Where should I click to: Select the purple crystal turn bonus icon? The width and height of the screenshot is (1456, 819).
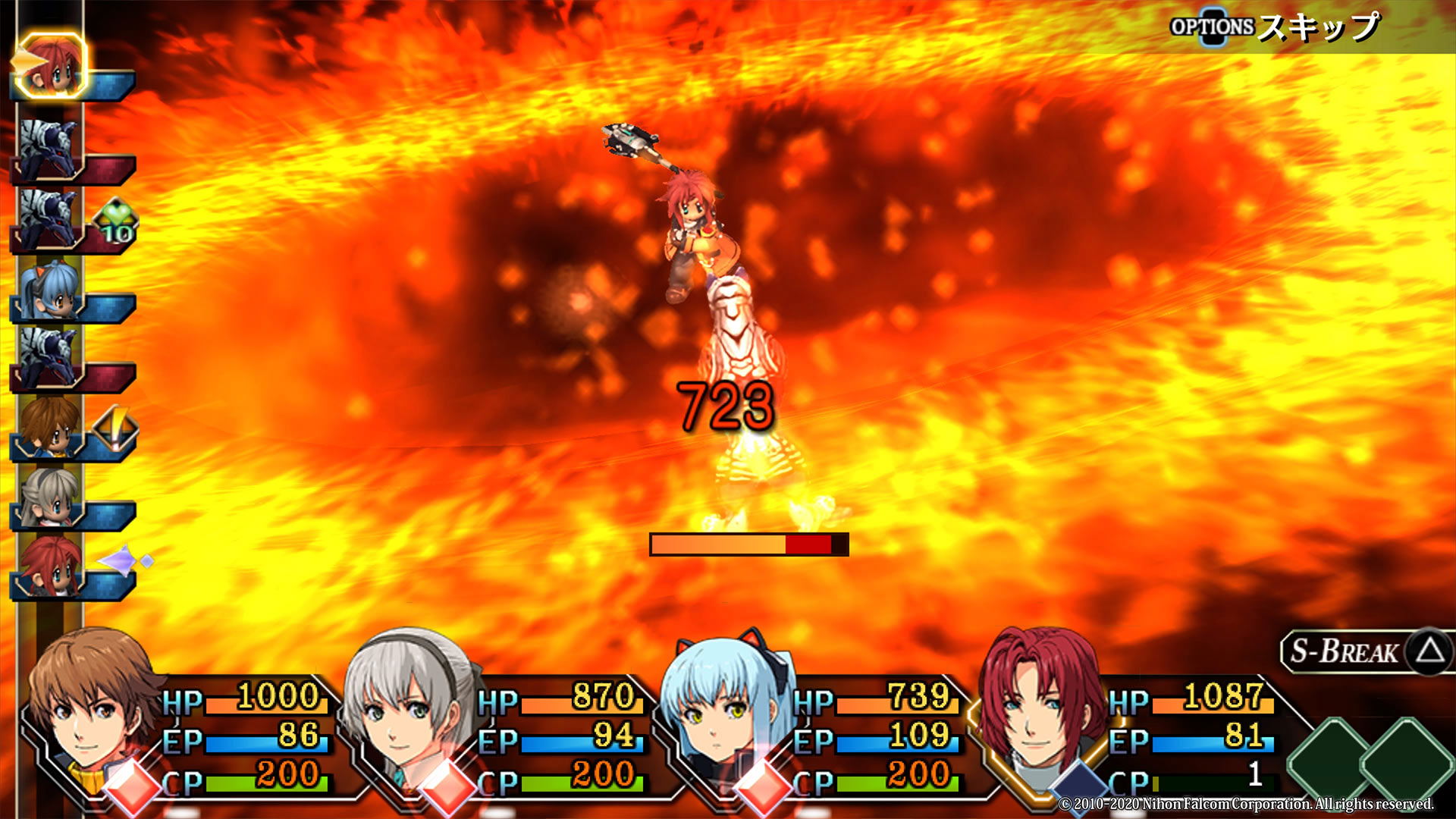(x=124, y=561)
